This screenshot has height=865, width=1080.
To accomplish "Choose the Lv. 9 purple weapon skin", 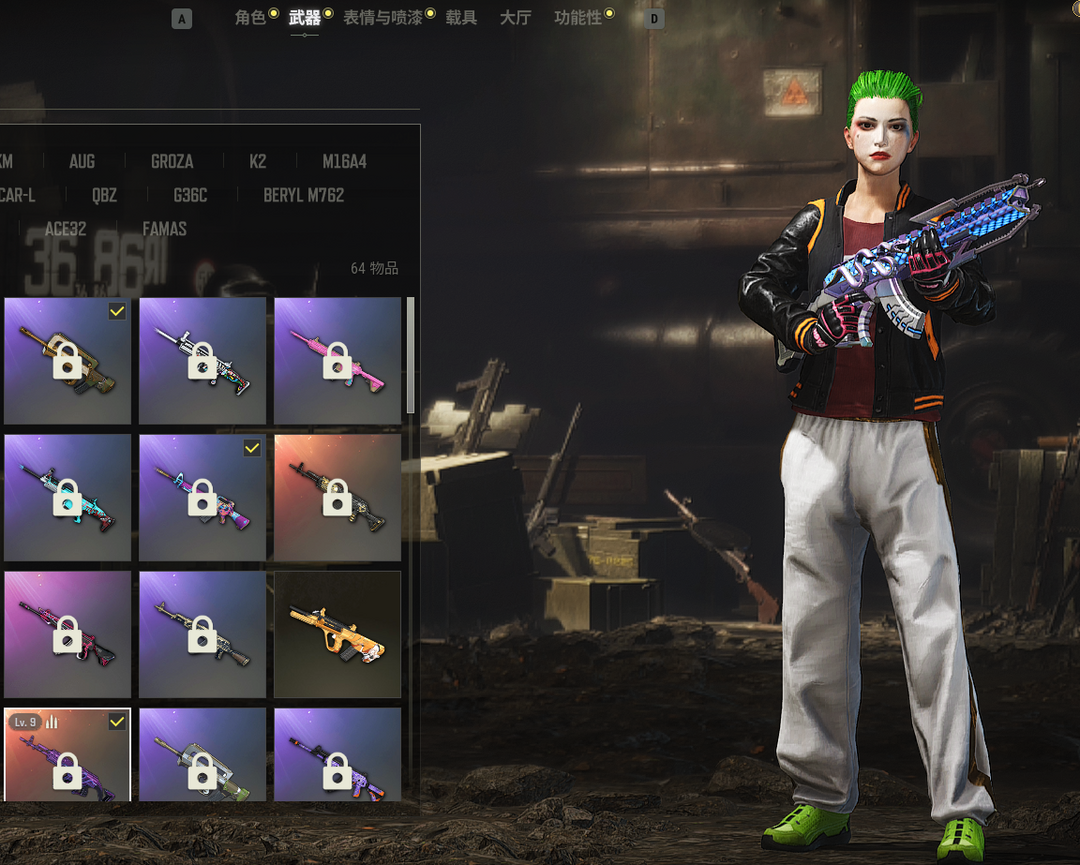I will (x=67, y=755).
